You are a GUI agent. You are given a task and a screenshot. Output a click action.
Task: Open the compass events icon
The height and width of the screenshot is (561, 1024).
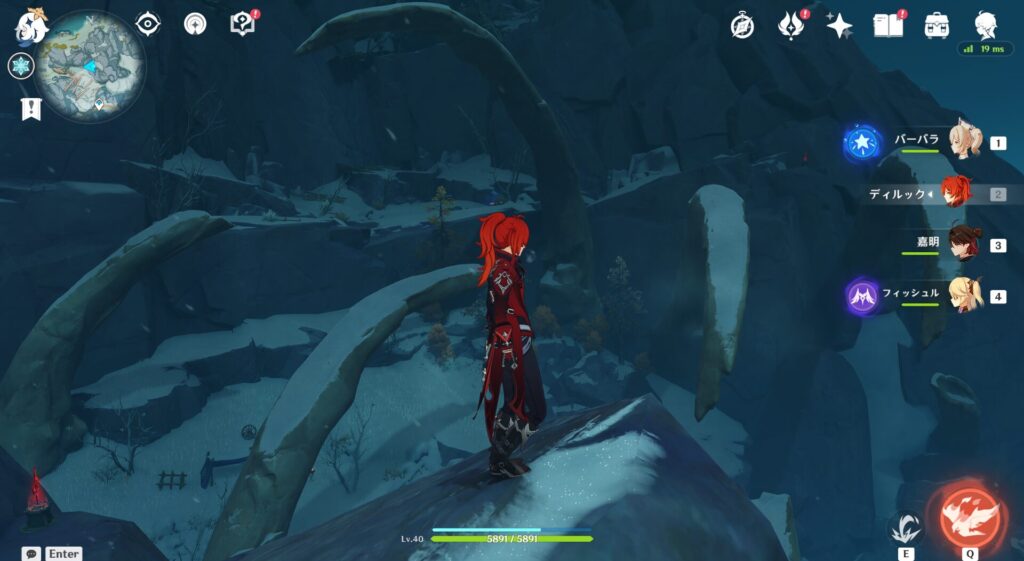coord(742,26)
